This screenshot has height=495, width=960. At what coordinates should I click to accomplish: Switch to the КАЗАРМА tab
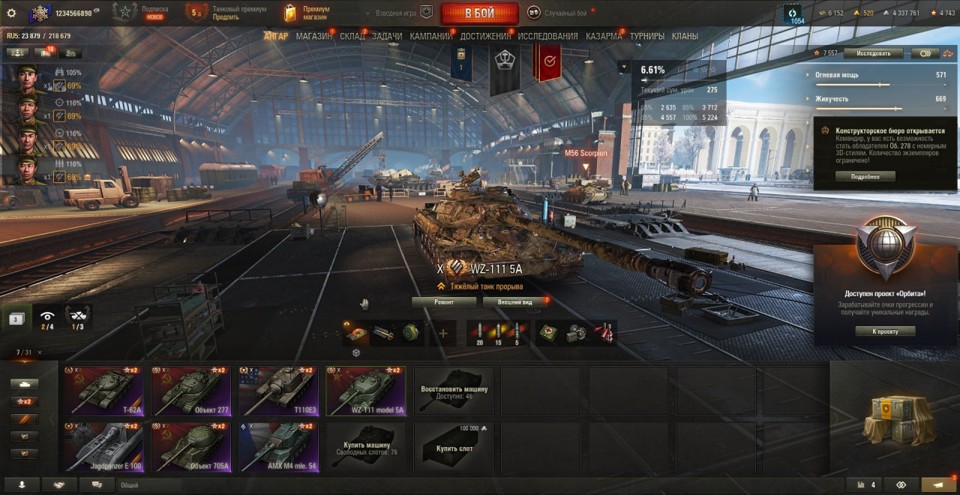604,36
